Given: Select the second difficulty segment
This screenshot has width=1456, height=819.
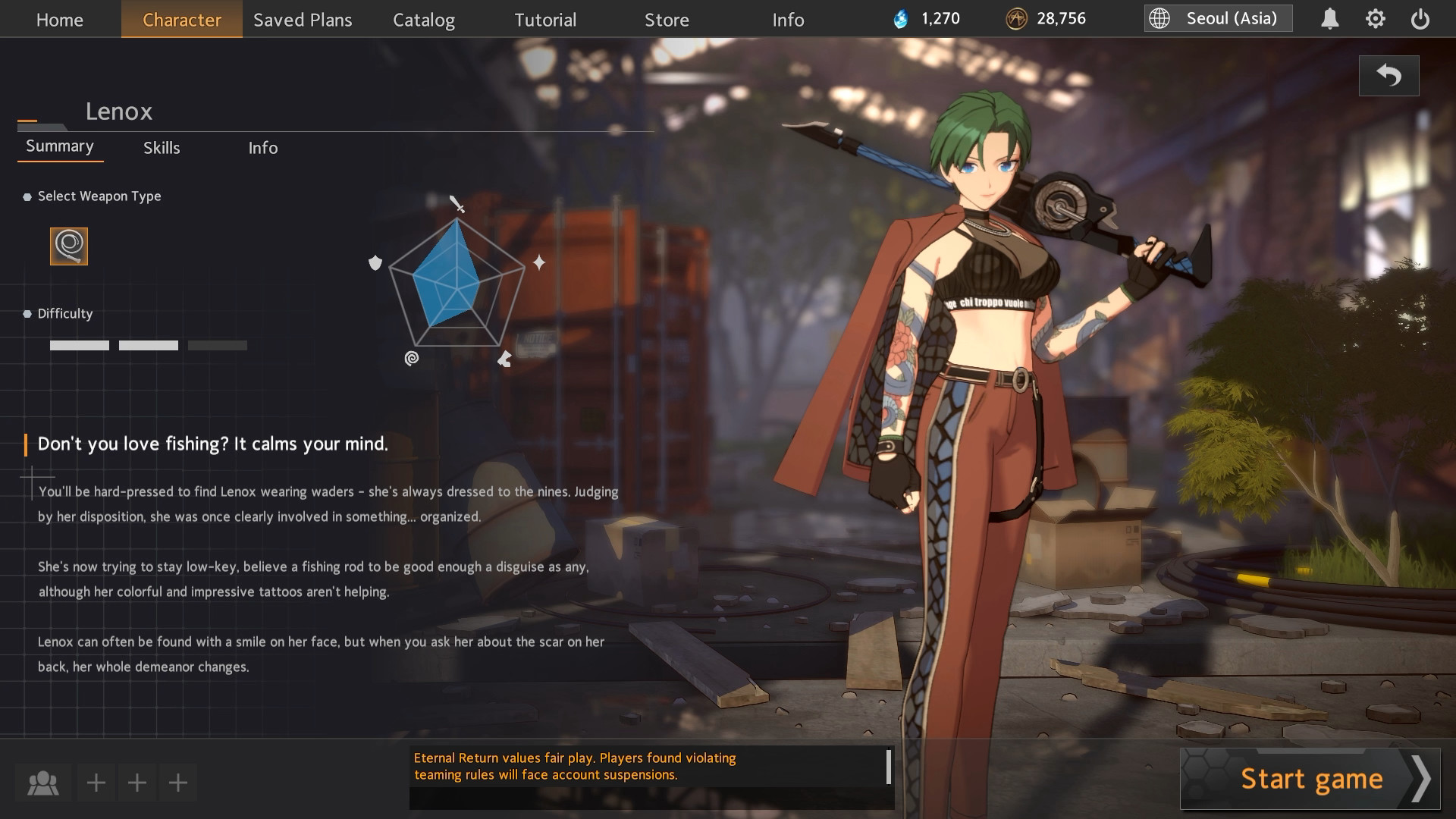Looking at the screenshot, I should [149, 345].
